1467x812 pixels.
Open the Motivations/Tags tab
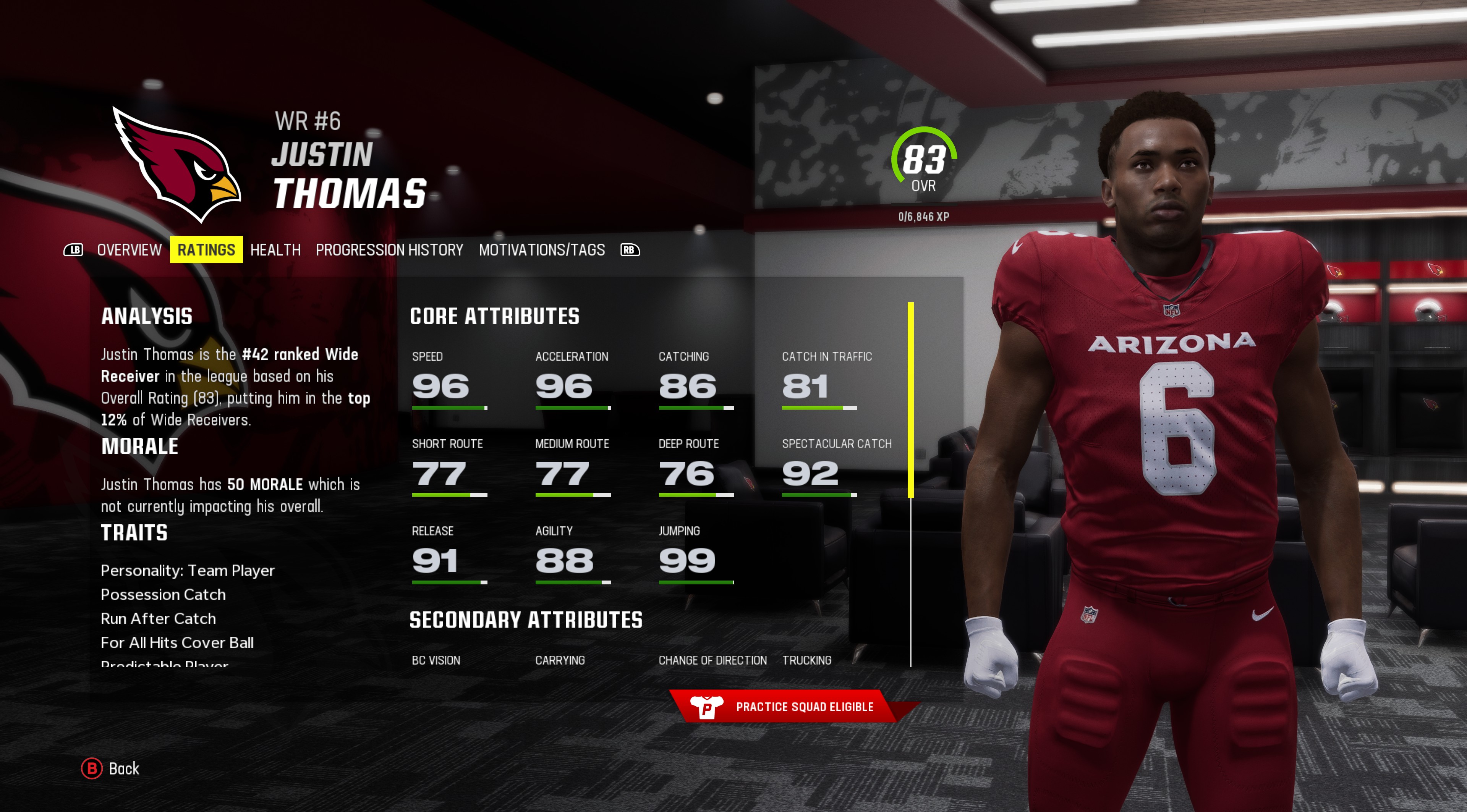[x=542, y=250]
